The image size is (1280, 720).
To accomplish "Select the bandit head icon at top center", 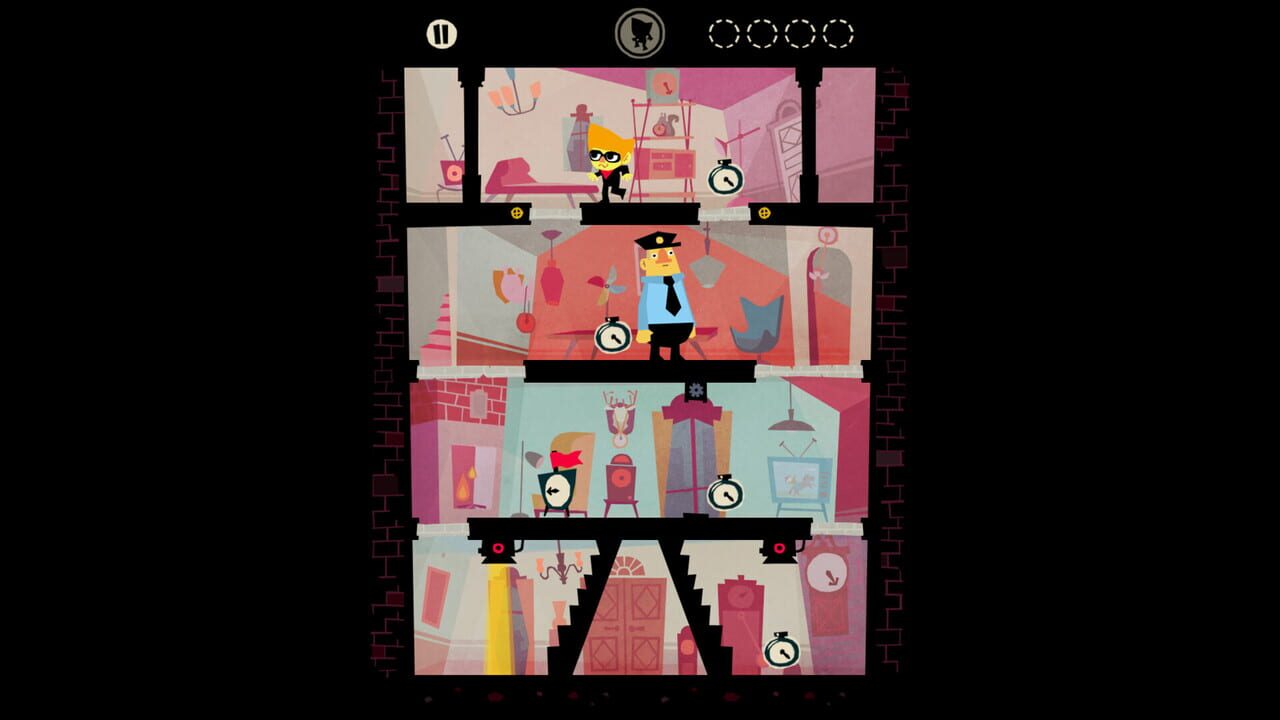I will point(640,30).
